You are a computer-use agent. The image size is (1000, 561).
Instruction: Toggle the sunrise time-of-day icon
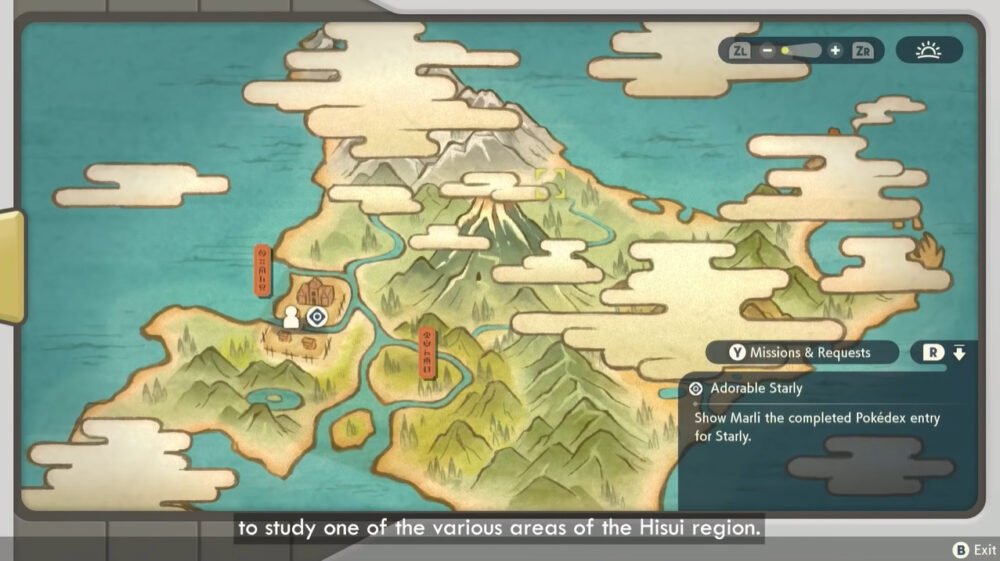coord(928,50)
